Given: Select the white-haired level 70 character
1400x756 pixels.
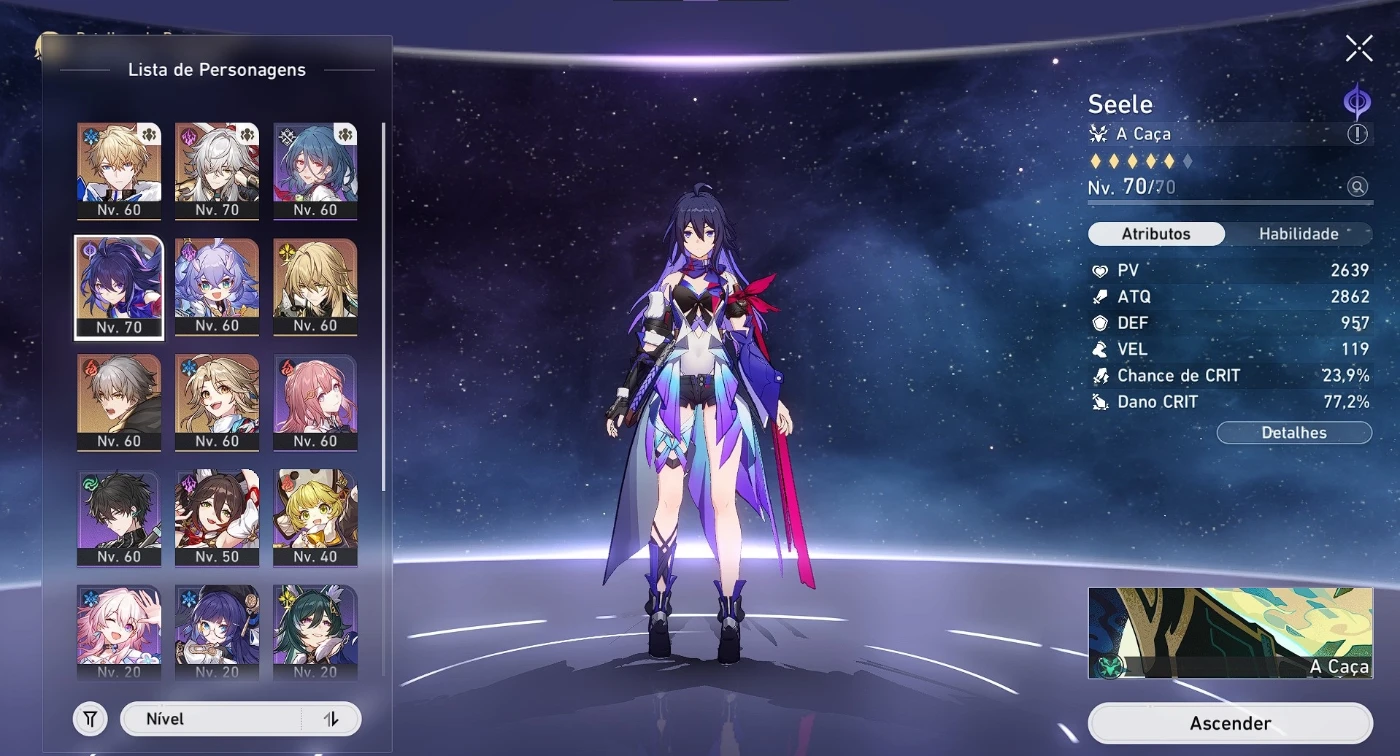Looking at the screenshot, I should [x=217, y=170].
